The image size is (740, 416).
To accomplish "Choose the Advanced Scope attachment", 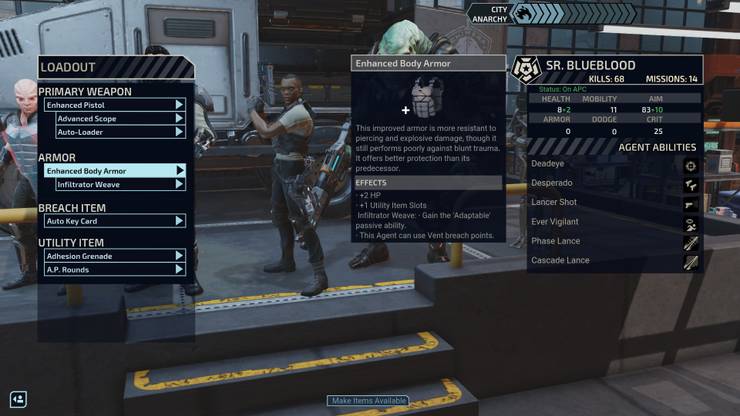I will coord(120,119).
